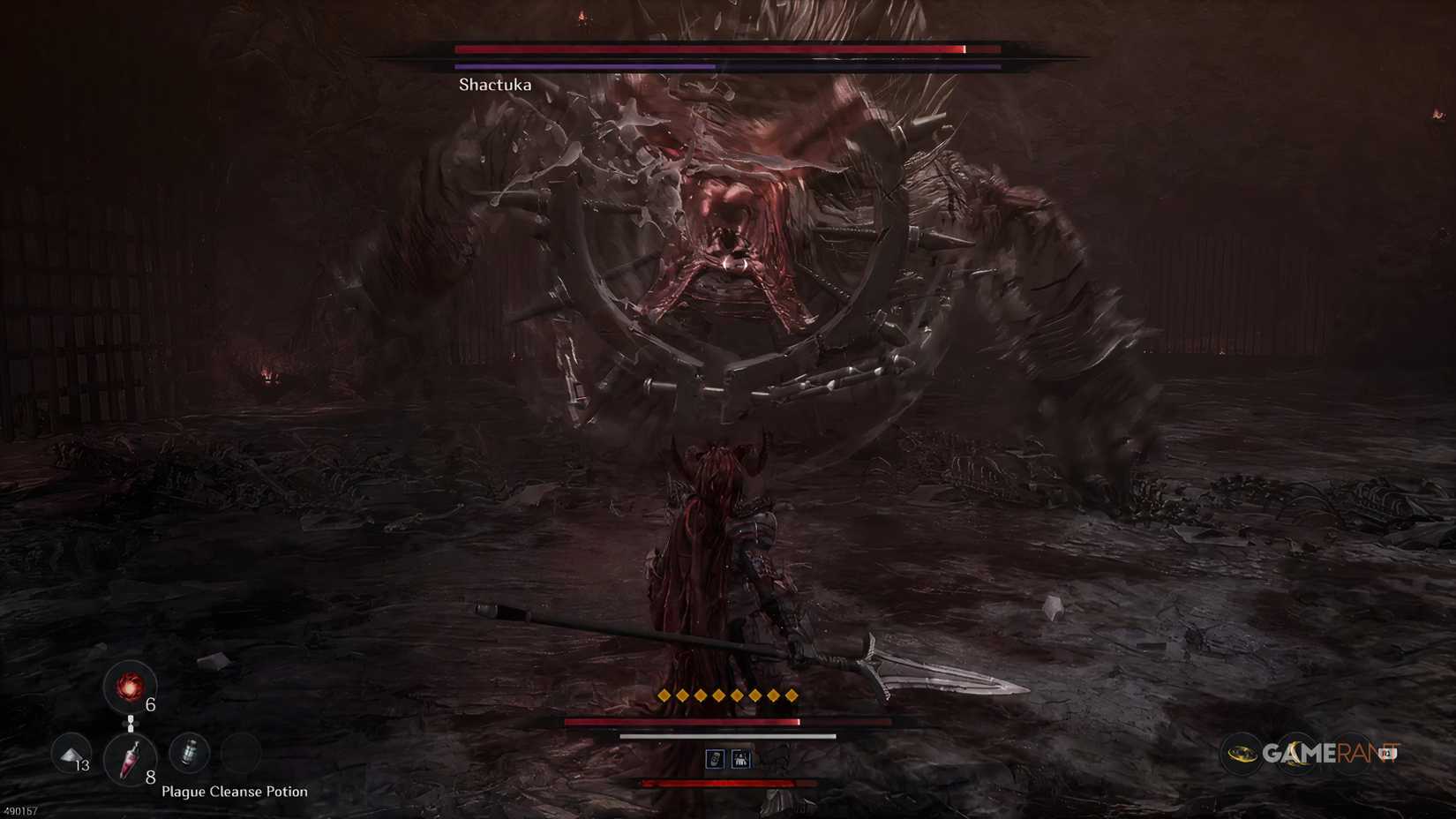Click the white stamina bar below the health bar
This screenshot has width=1456, height=819.
[726, 736]
